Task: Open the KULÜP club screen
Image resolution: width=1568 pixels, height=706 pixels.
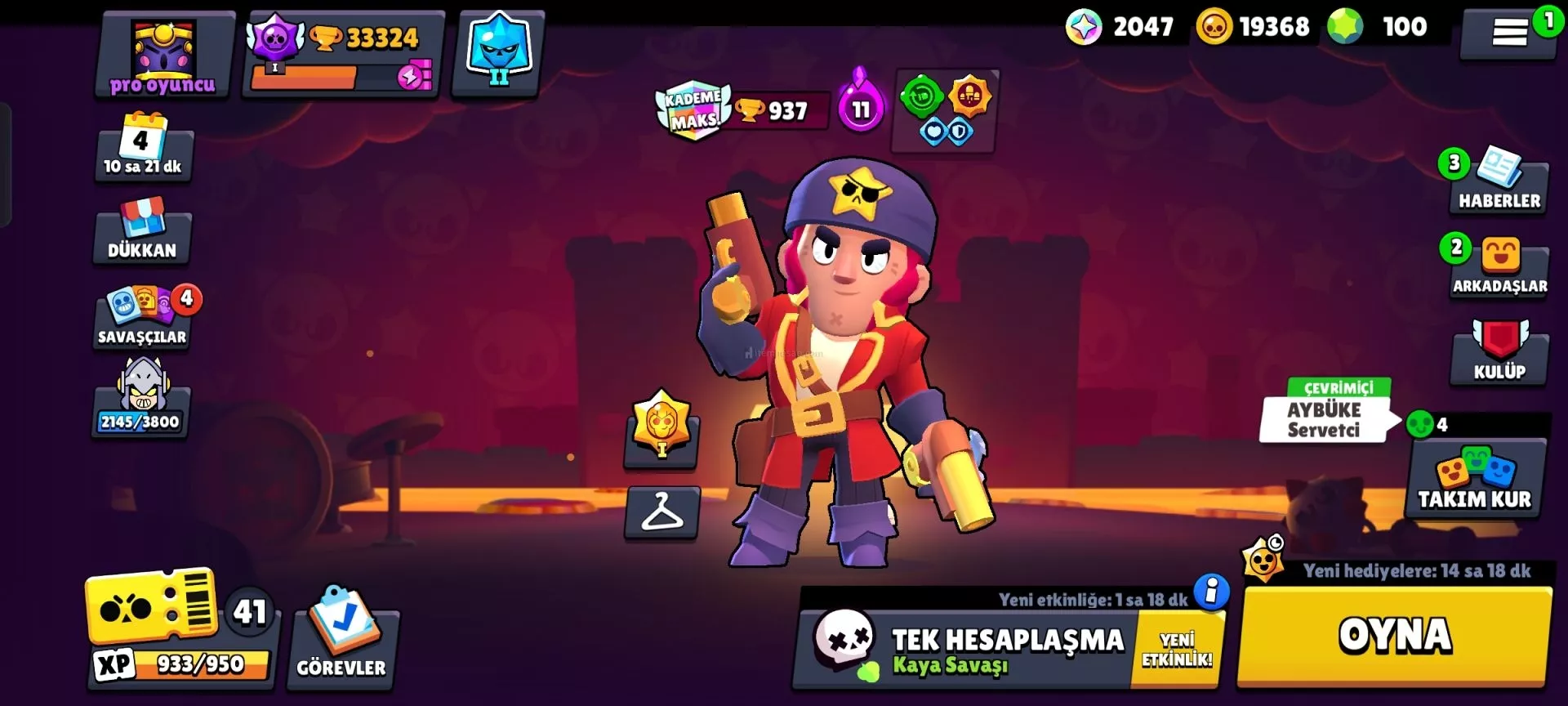Action: [x=1499, y=353]
